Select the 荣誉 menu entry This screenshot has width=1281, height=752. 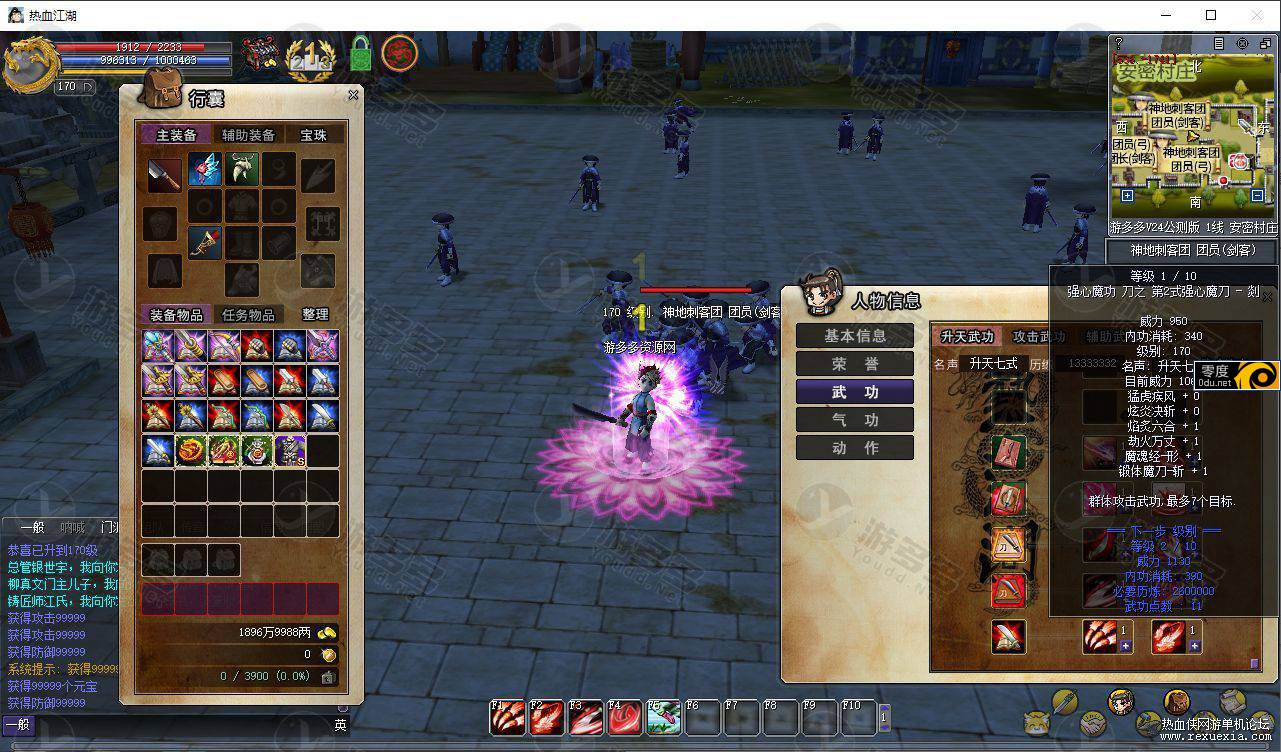coord(855,364)
